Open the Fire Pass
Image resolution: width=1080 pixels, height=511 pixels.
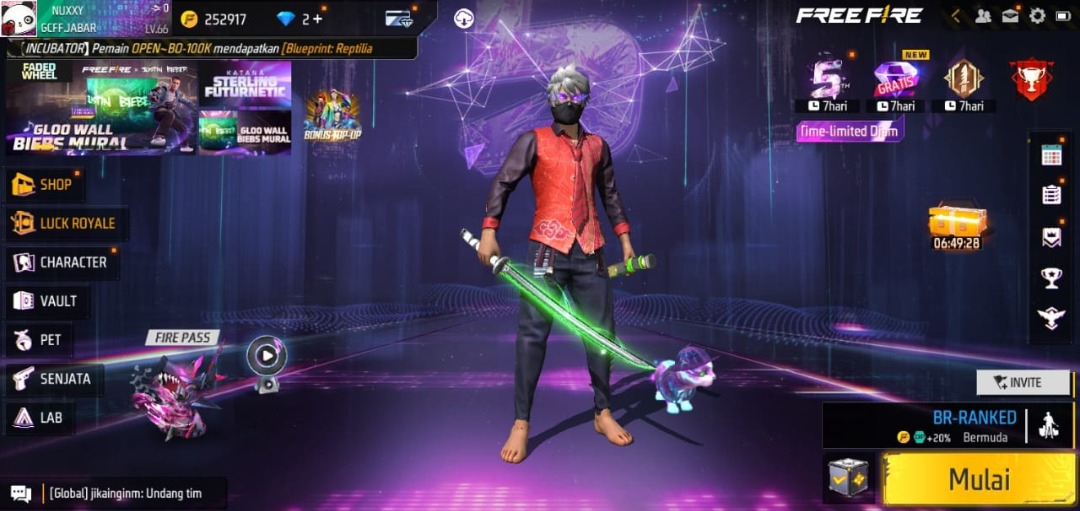coord(180,385)
